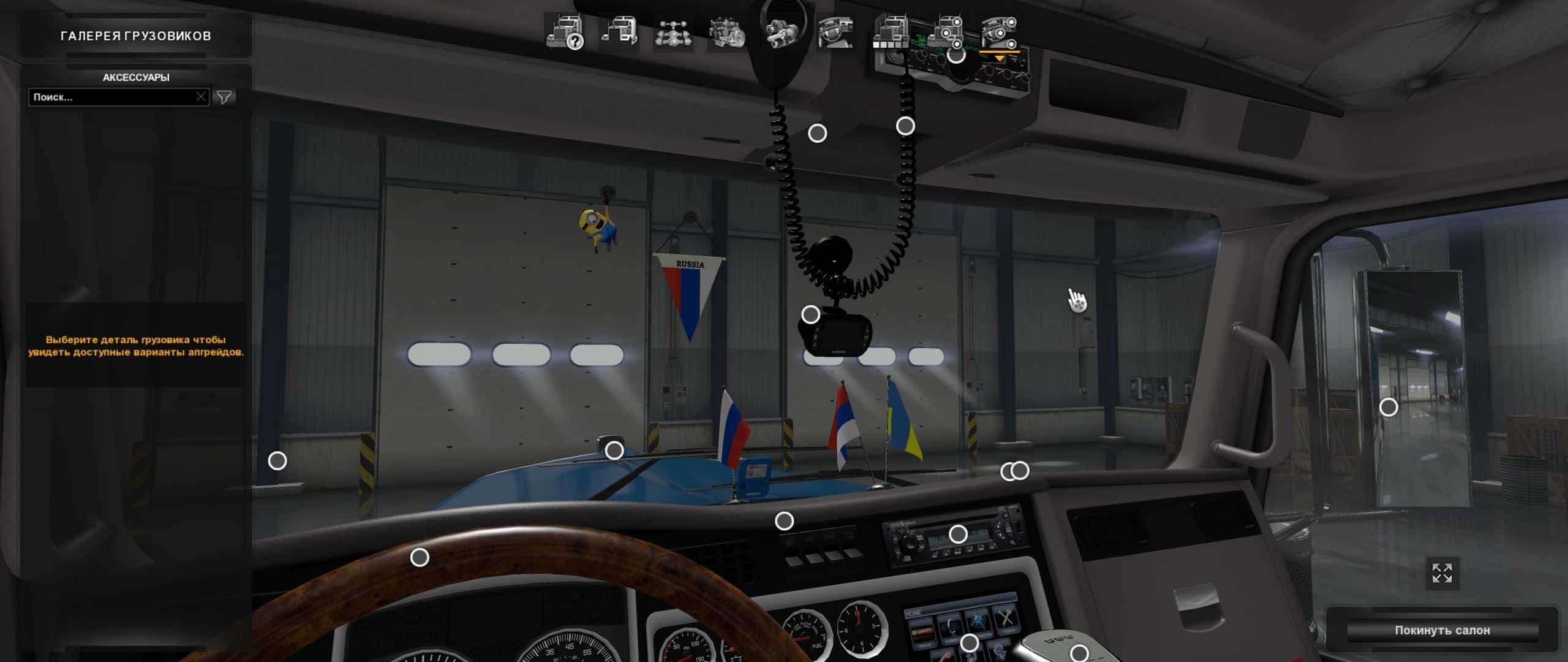
Task: Switch to the interior steering wheel tab
Action: tap(836, 32)
